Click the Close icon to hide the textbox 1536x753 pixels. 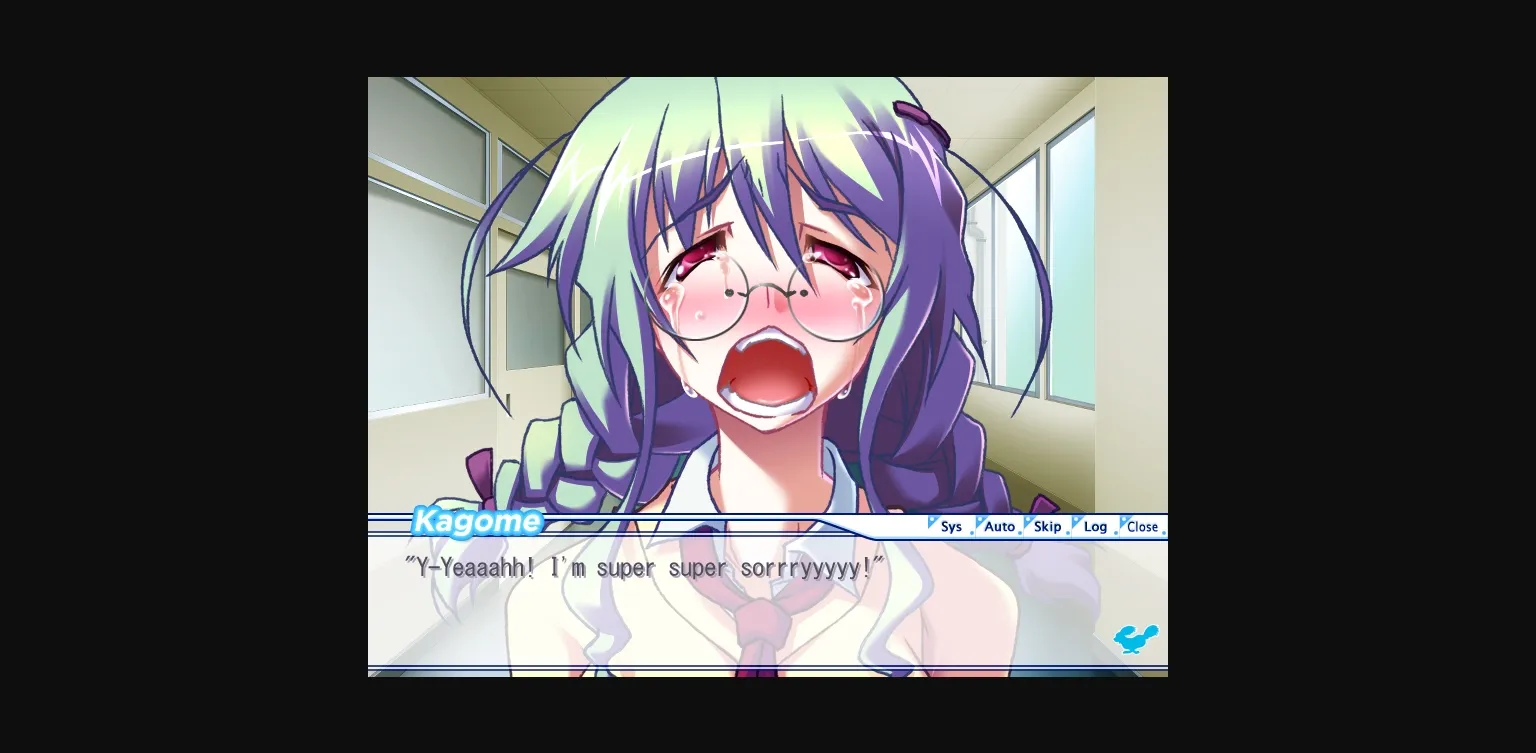(1141, 527)
